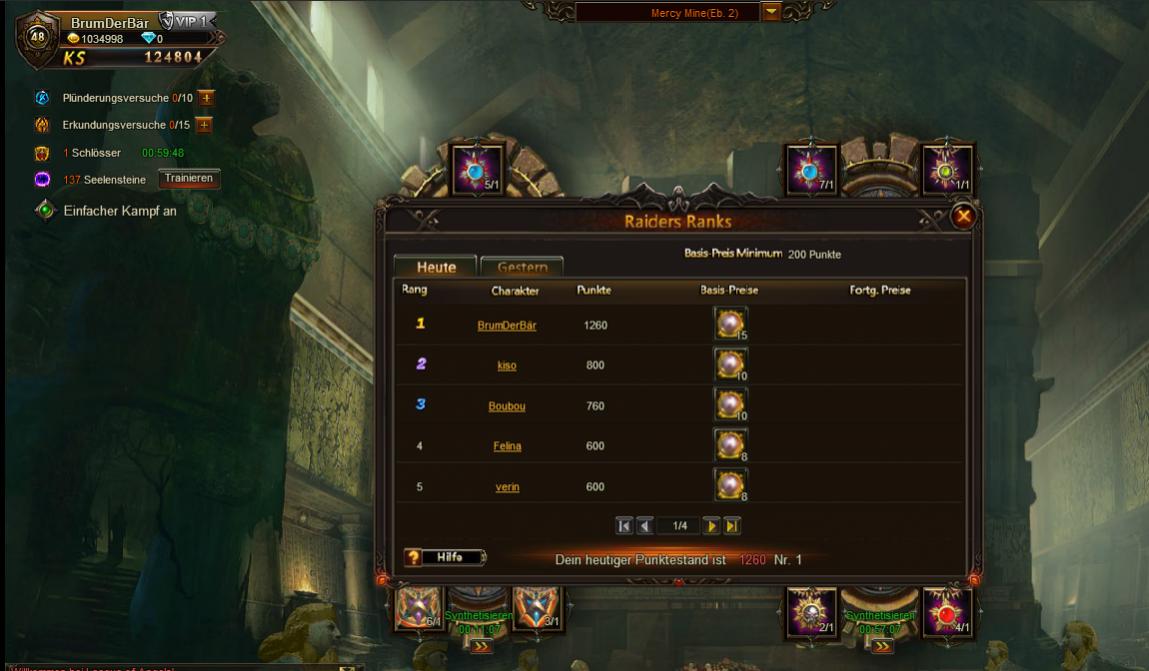This screenshot has width=1149, height=671.
Task: View Felina's character from the ranking
Action: click(507, 446)
